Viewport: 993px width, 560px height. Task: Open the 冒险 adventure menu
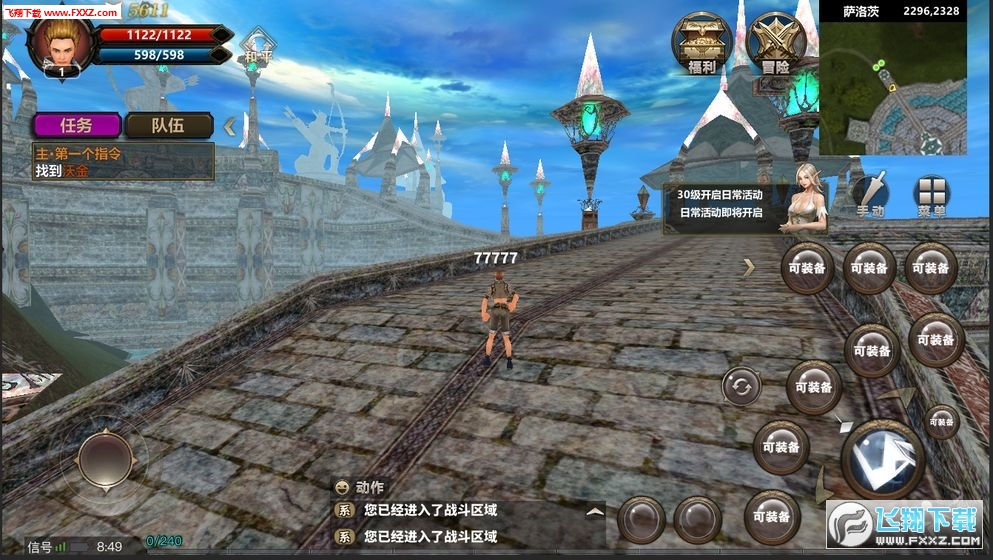pos(775,44)
